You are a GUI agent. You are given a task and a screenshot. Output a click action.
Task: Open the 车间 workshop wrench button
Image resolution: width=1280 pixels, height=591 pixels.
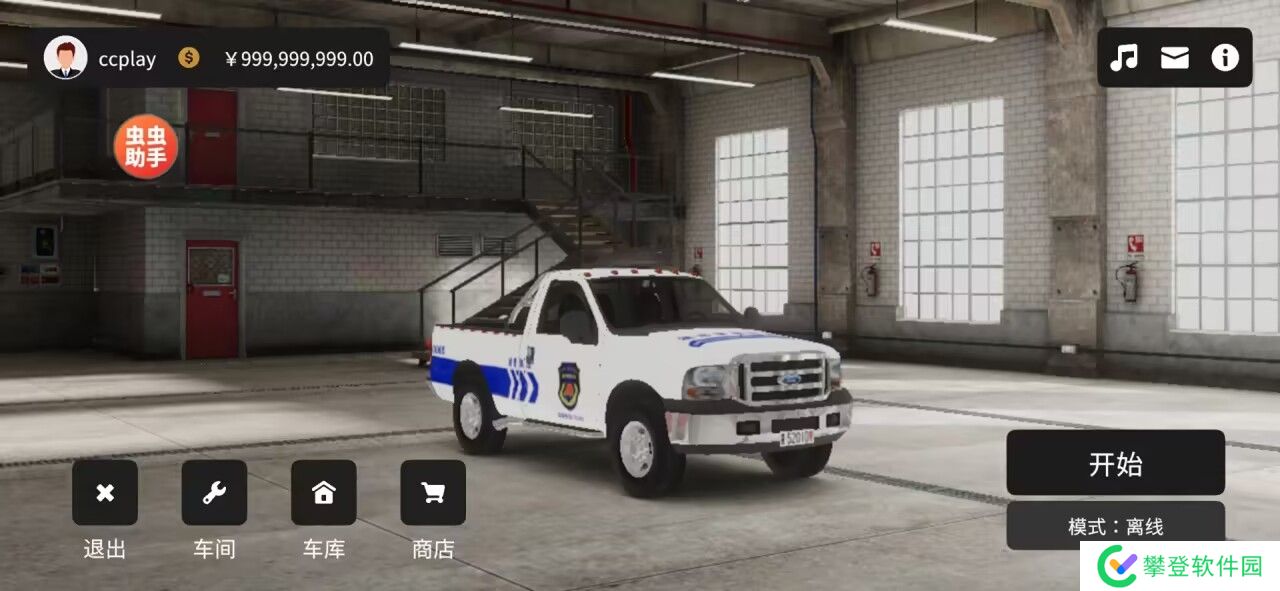(214, 492)
